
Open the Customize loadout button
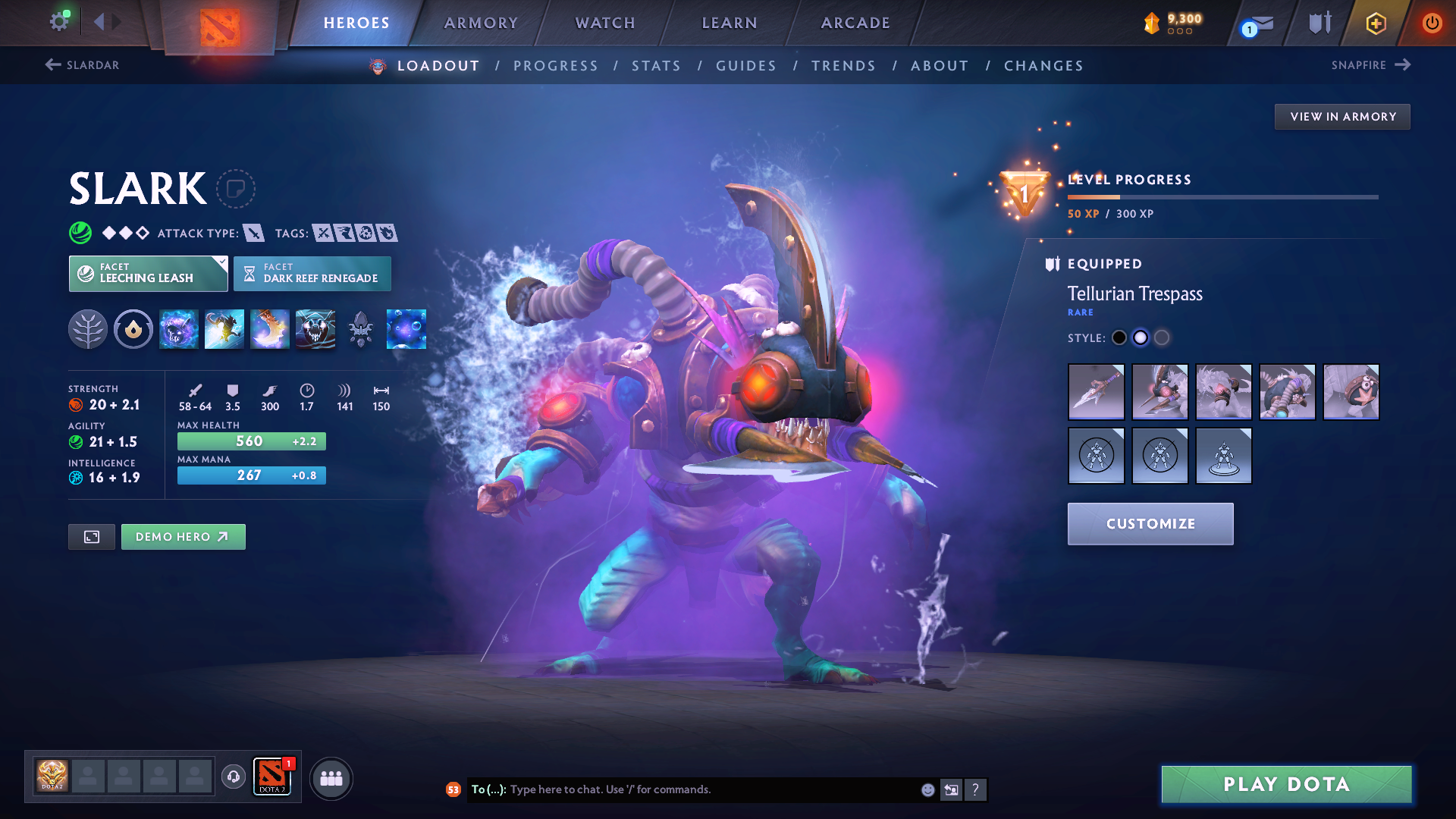coord(1150,524)
